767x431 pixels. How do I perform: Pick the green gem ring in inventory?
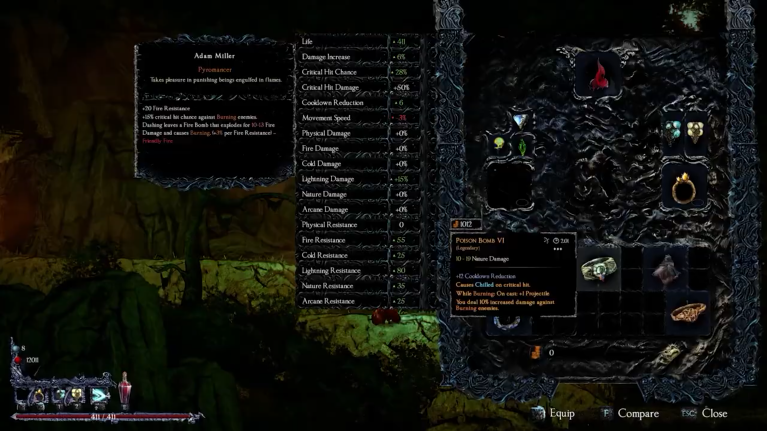600,269
